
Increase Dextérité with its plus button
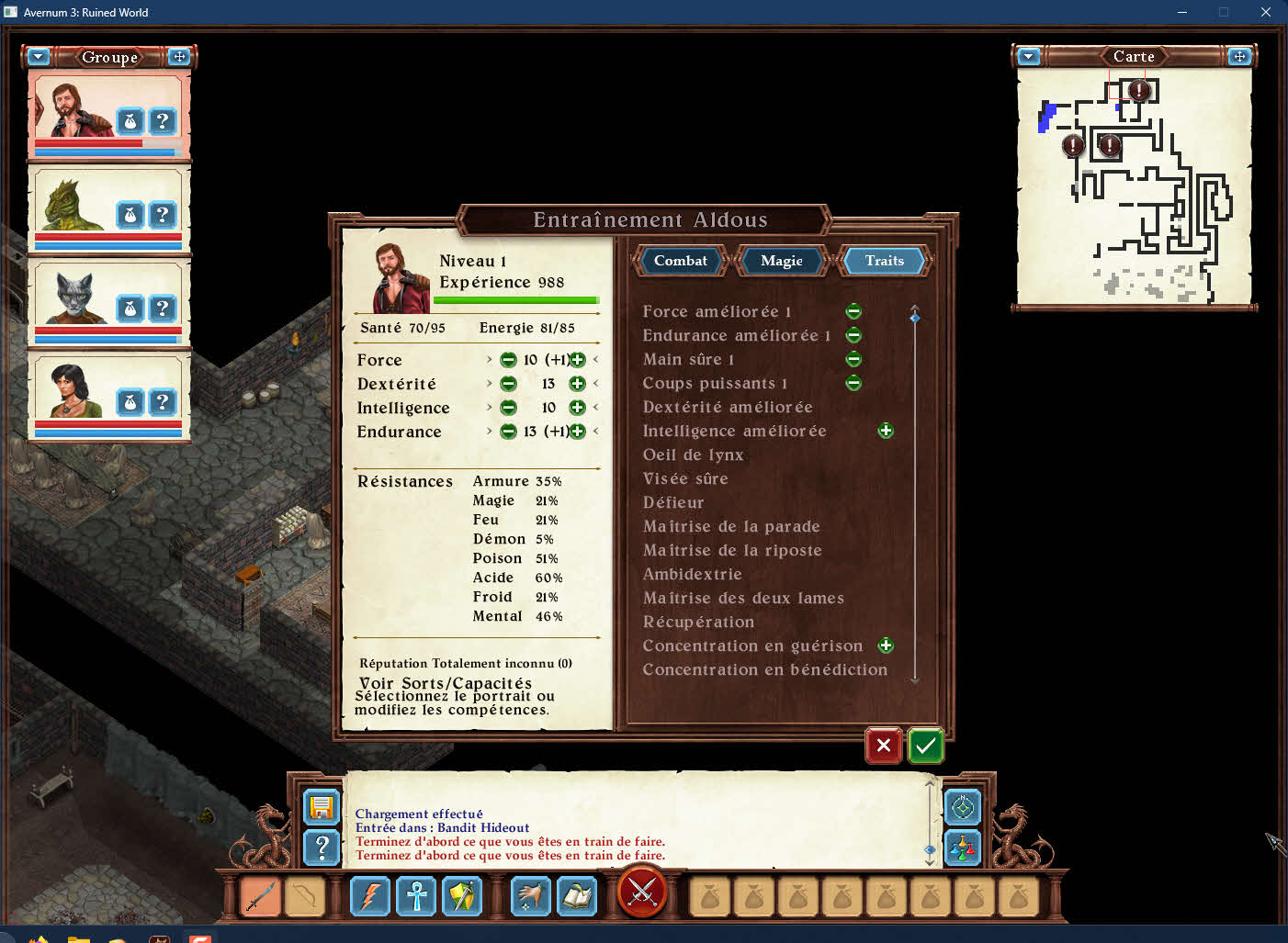click(577, 384)
